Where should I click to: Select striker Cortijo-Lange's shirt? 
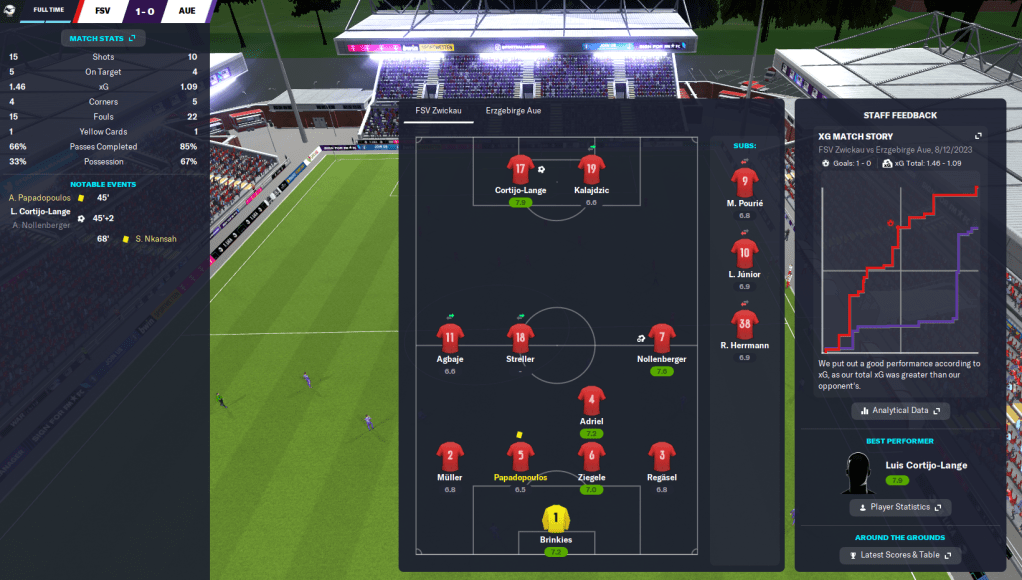(517, 169)
